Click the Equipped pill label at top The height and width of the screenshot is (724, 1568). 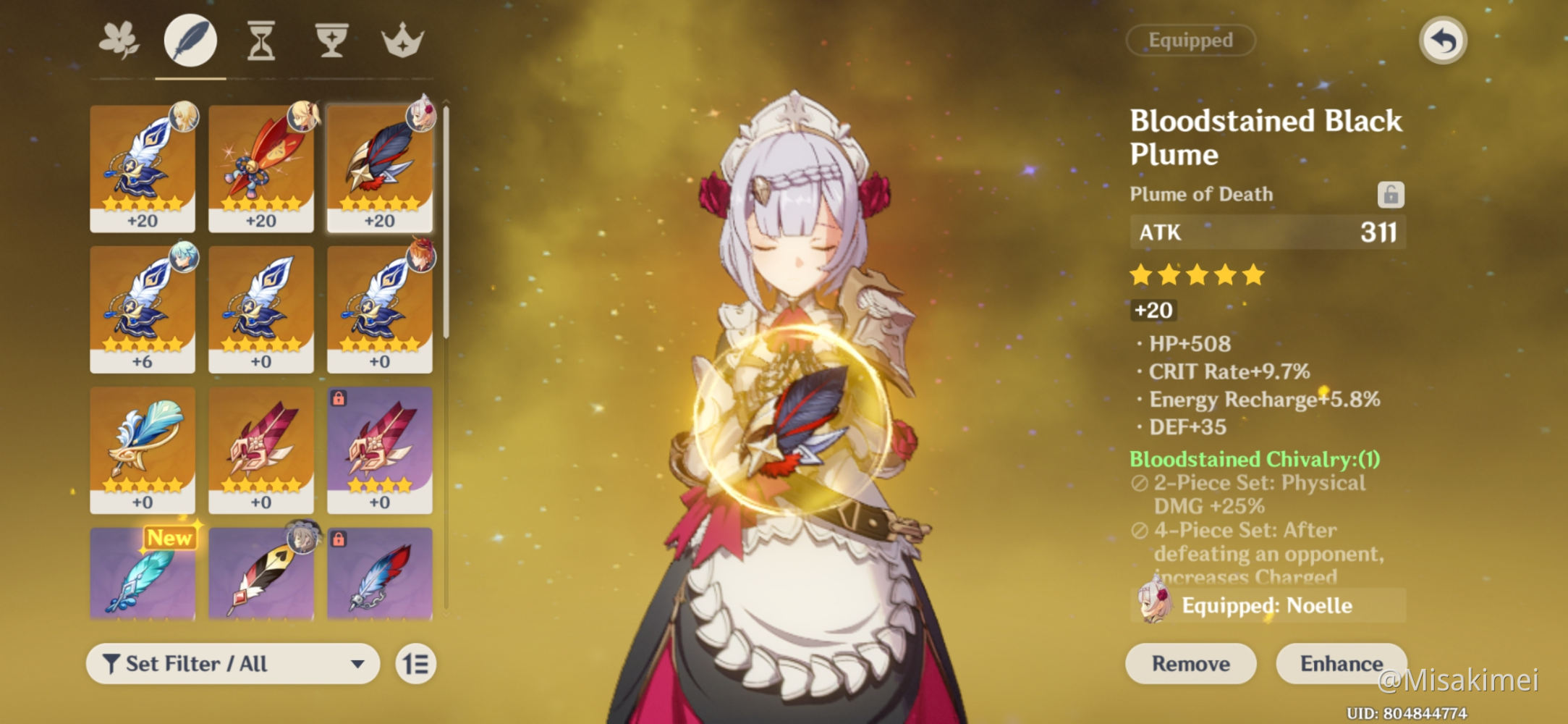click(x=1190, y=41)
